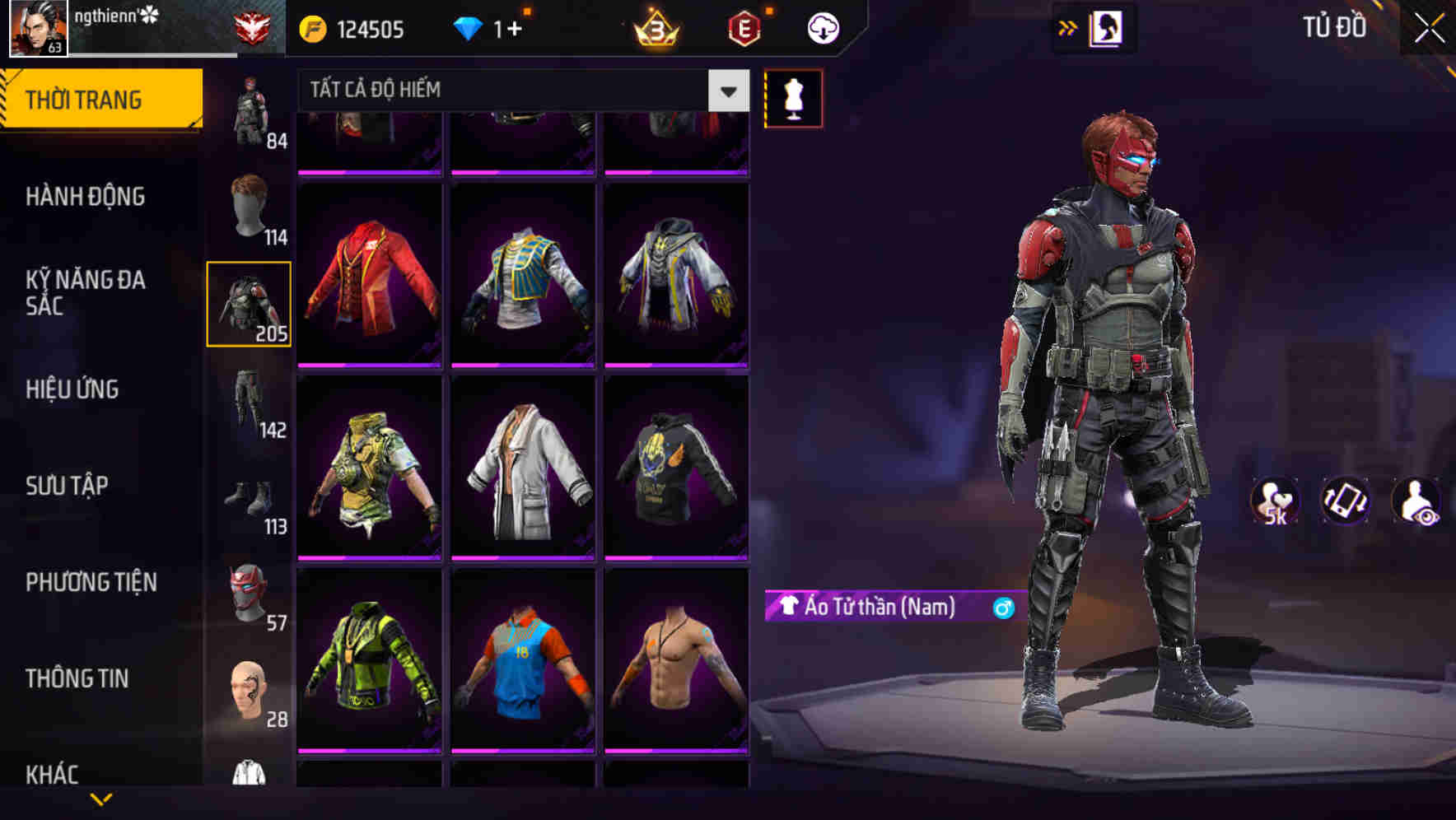1456x820 pixels.
Task: Expand the double-arrow panel near top right
Action: coord(1068,26)
